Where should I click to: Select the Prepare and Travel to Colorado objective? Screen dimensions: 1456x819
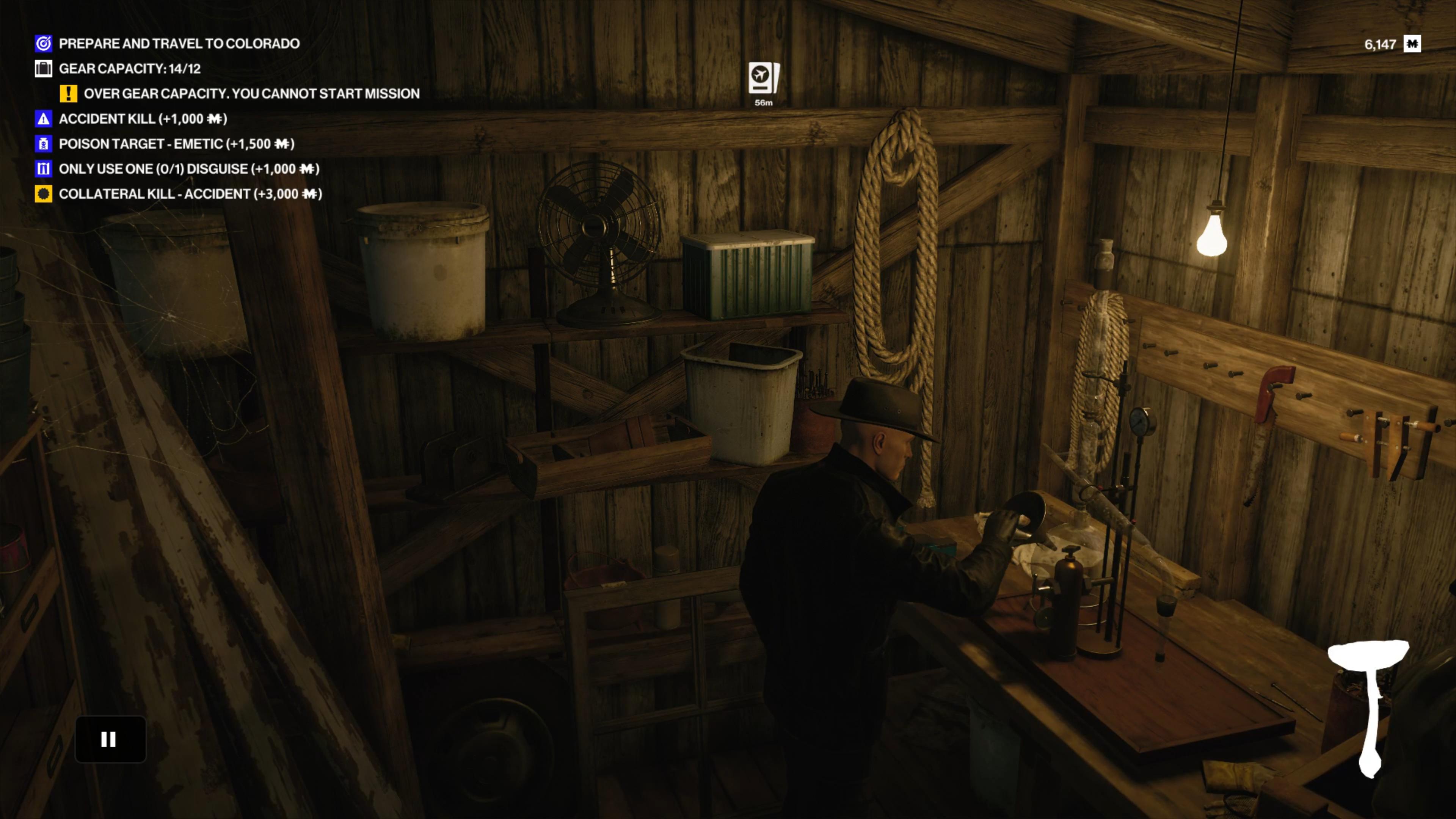pyautogui.click(x=179, y=44)
